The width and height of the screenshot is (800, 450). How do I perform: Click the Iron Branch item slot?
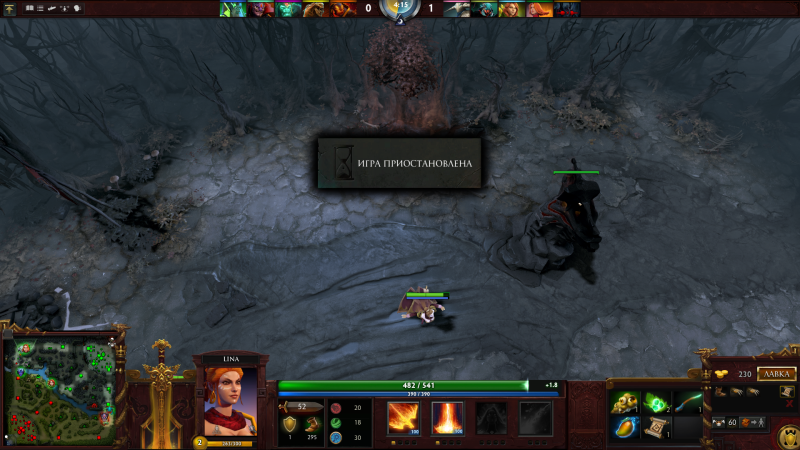coord(689,403)
